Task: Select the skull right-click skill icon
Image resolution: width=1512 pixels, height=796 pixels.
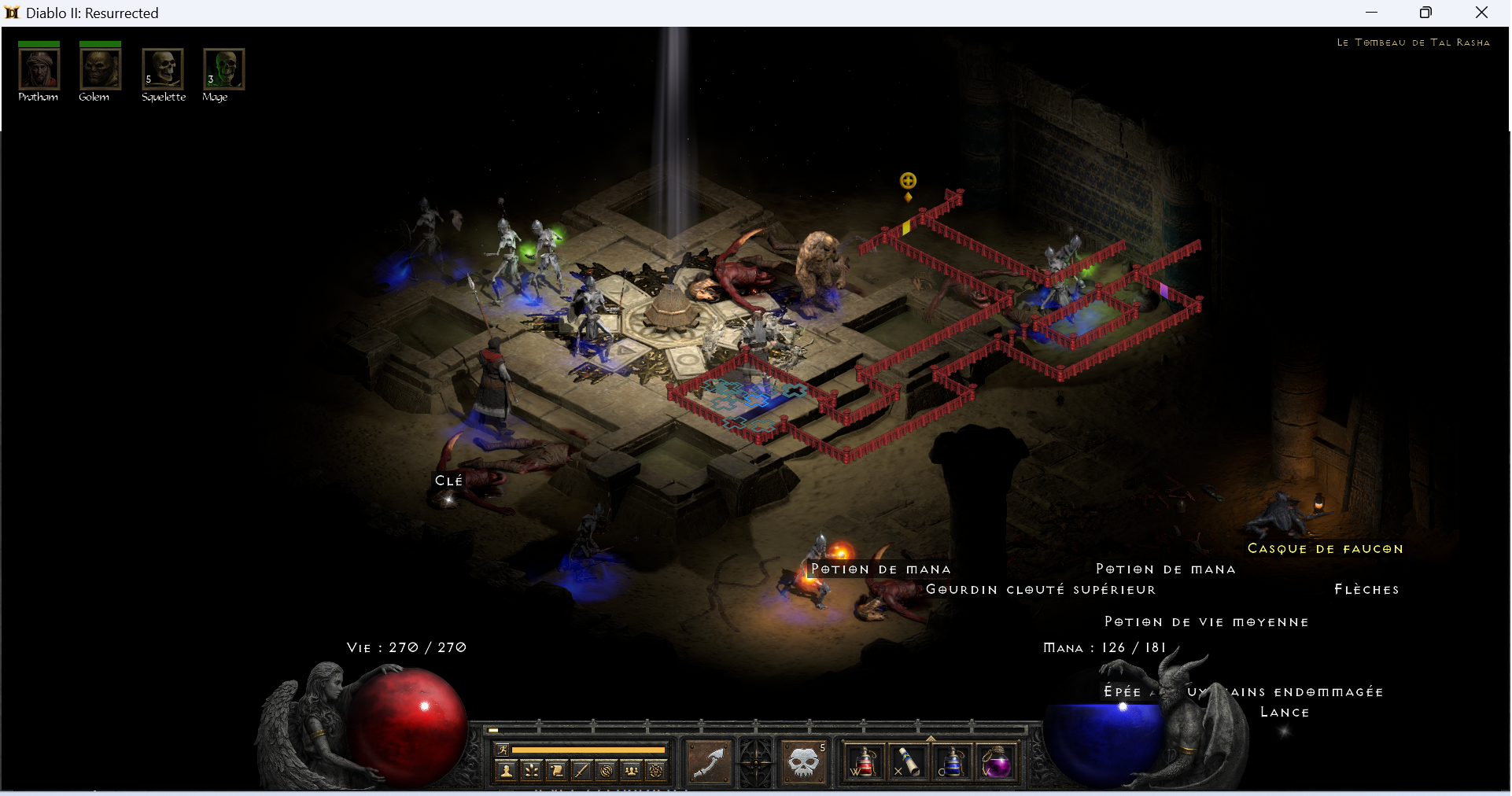Action: click(804, 761)
